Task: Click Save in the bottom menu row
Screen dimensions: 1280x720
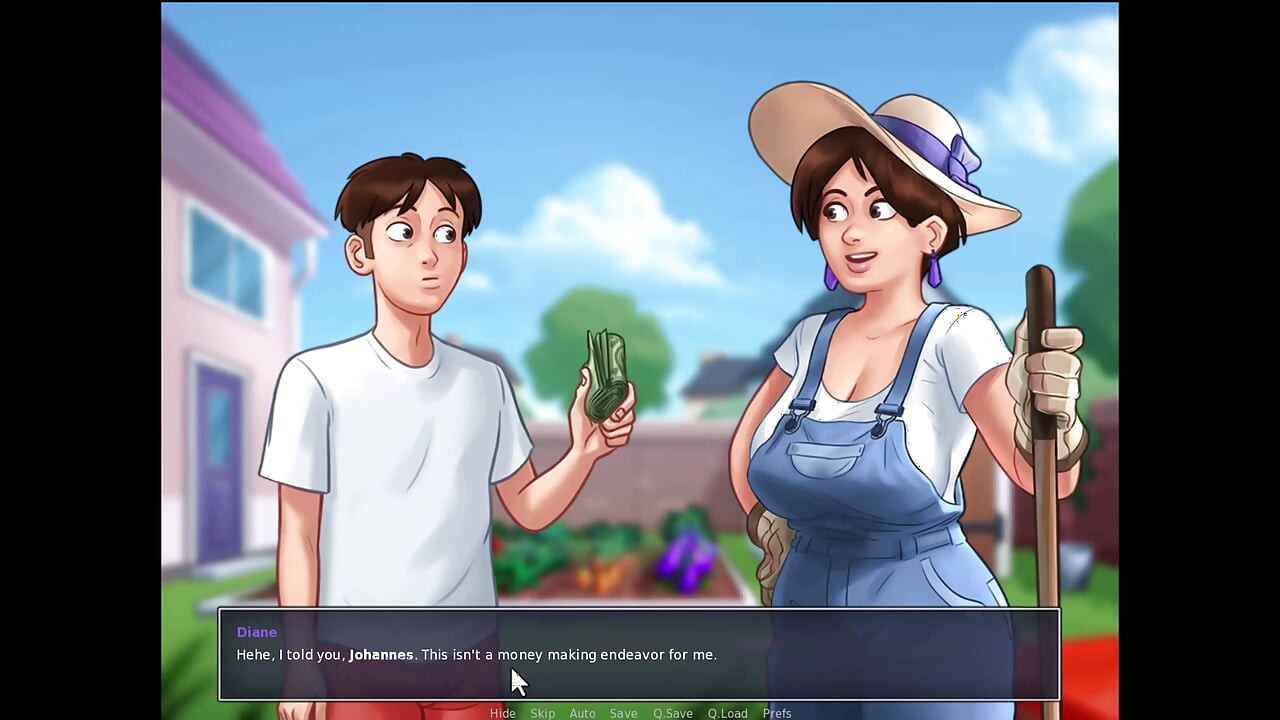Action: click(x=623, y=713)
